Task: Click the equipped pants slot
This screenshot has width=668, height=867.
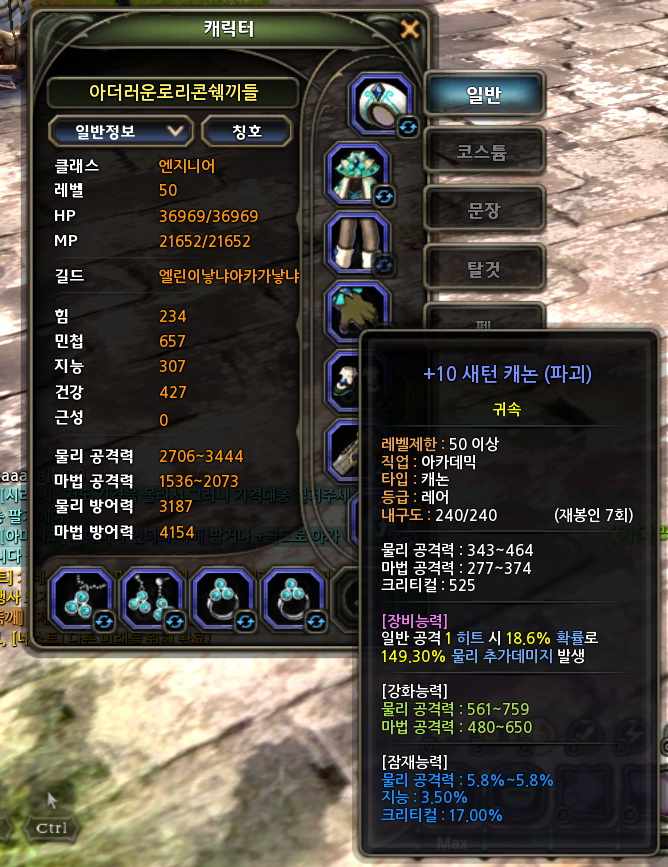Action: [x=359, y=243]
